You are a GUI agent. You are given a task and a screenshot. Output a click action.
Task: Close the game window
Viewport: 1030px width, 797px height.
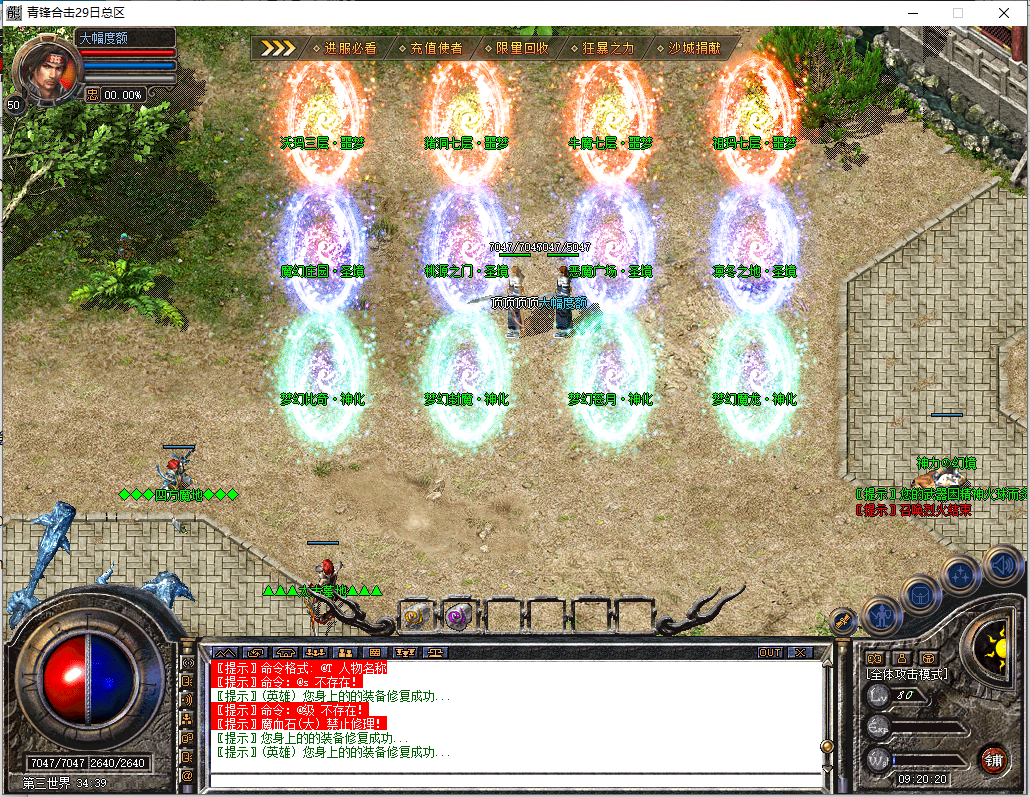point(1005,12)
